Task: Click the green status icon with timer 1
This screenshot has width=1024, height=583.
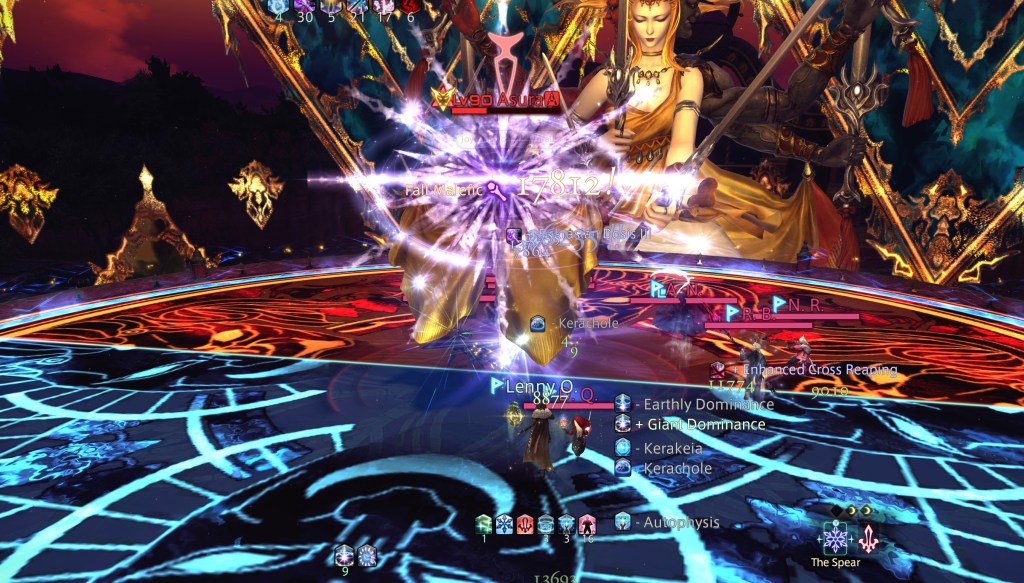Action: coord(484,524)
